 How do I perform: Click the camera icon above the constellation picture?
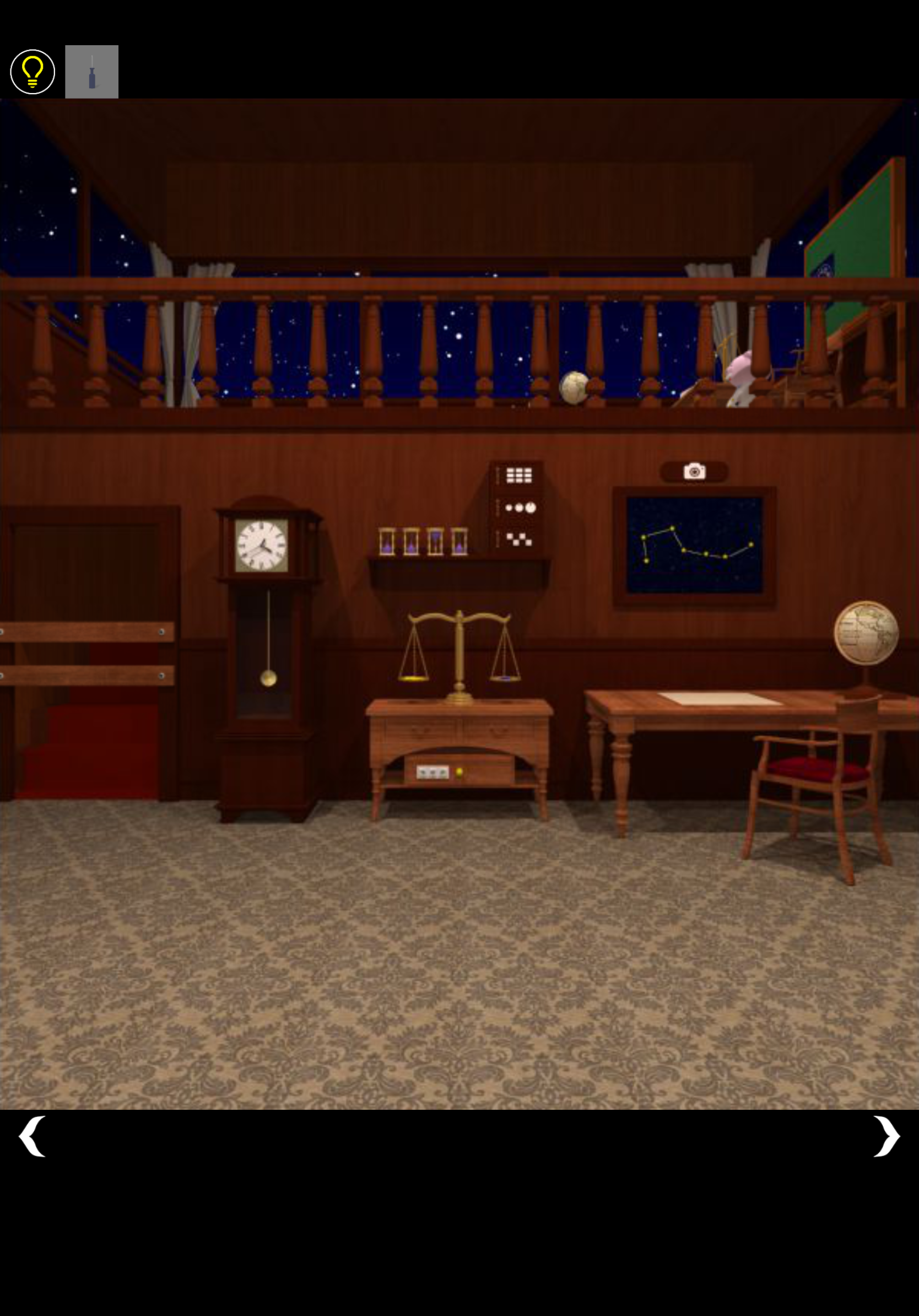(x=694, y=471)
